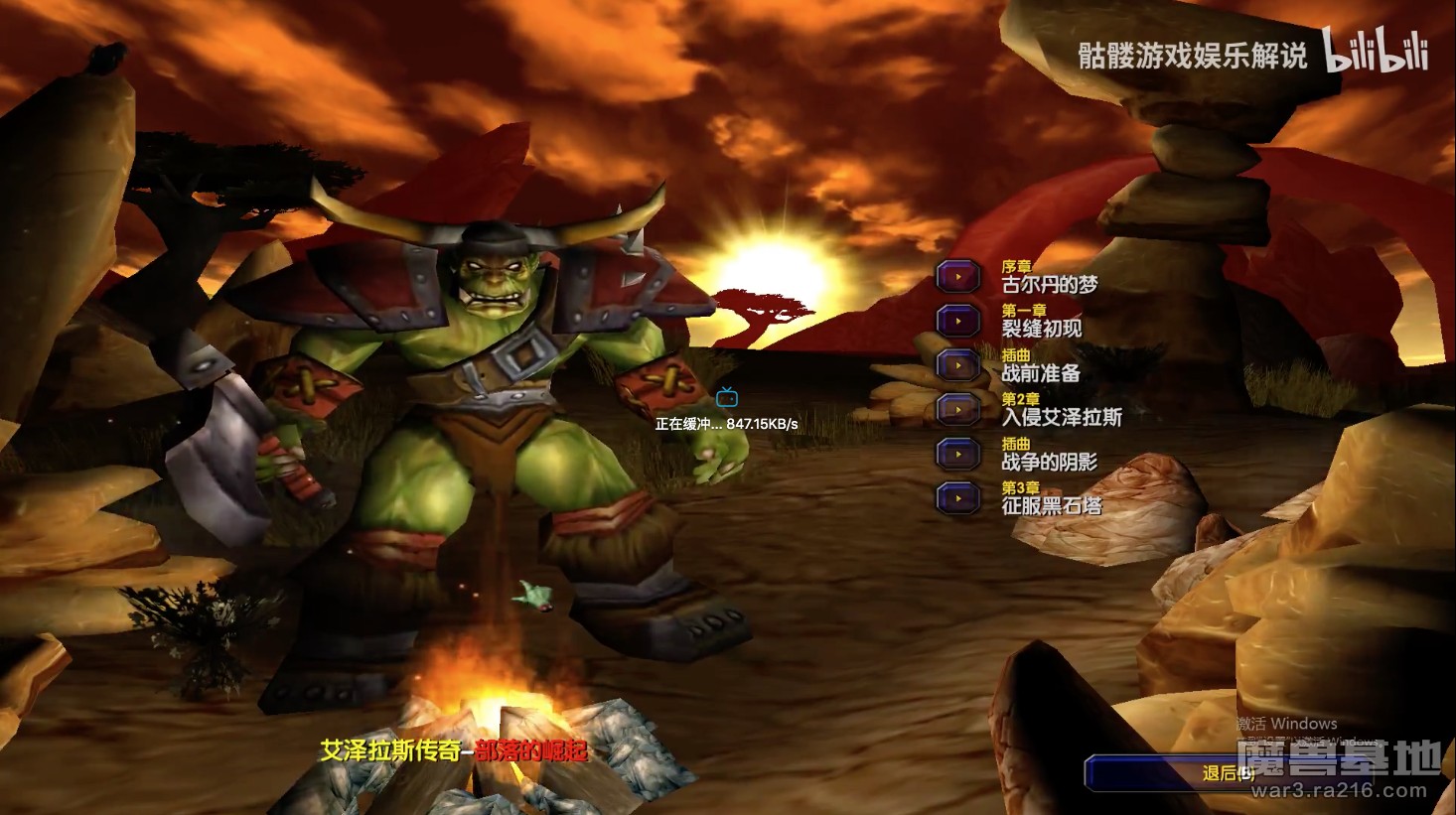Select chapter three 征服黑石塔

pos(959,497)
